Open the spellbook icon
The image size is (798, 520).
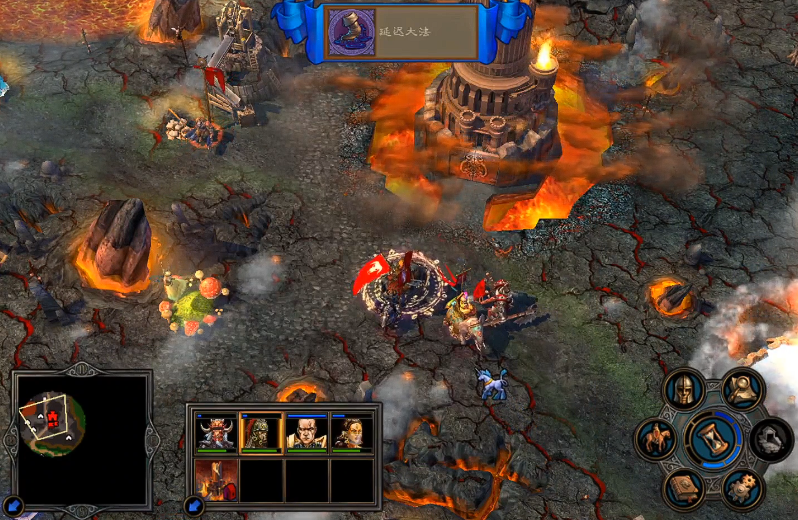tap(685, 487)
